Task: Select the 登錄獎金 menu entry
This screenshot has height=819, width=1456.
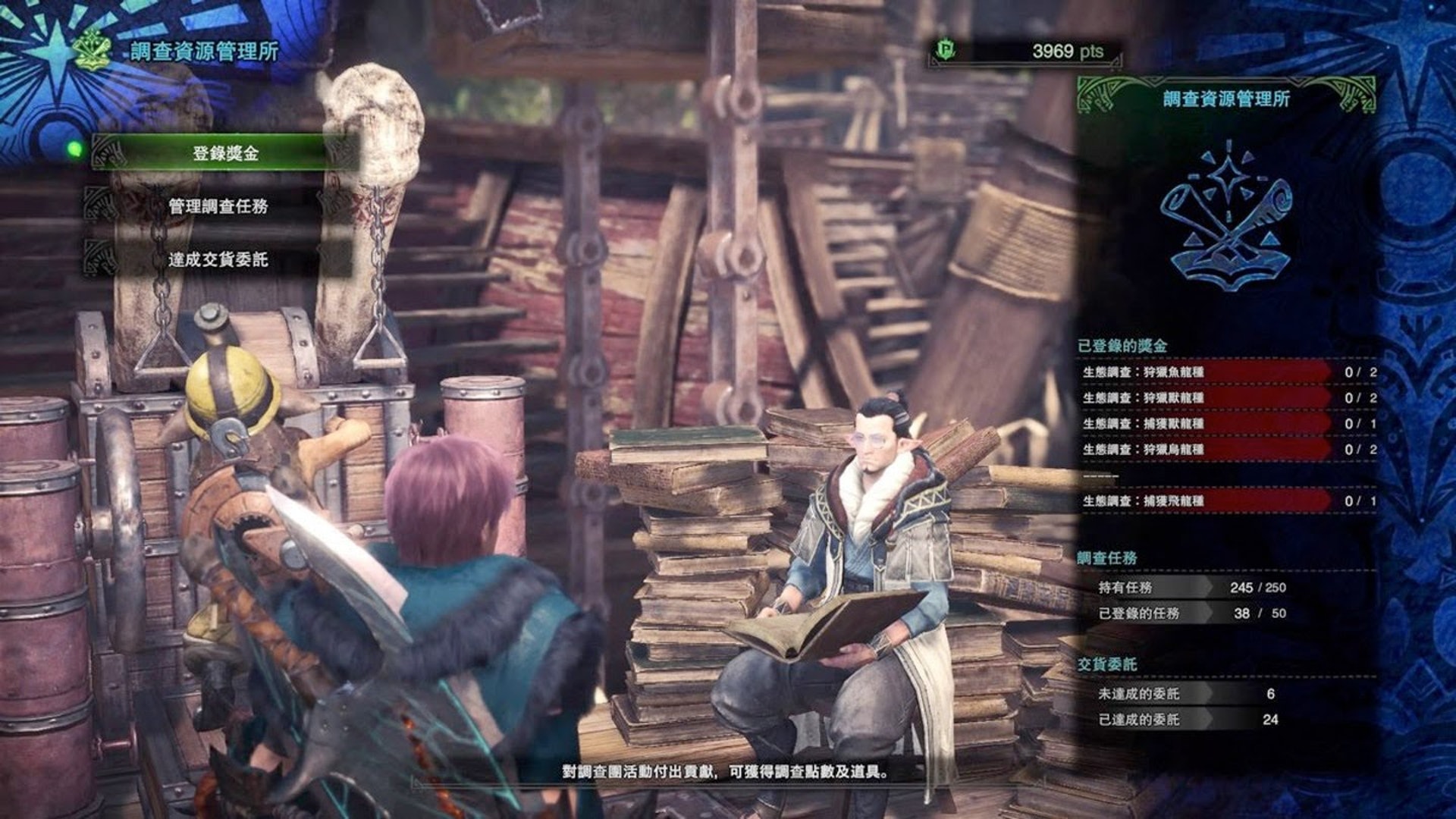Action: pos(225,153)
